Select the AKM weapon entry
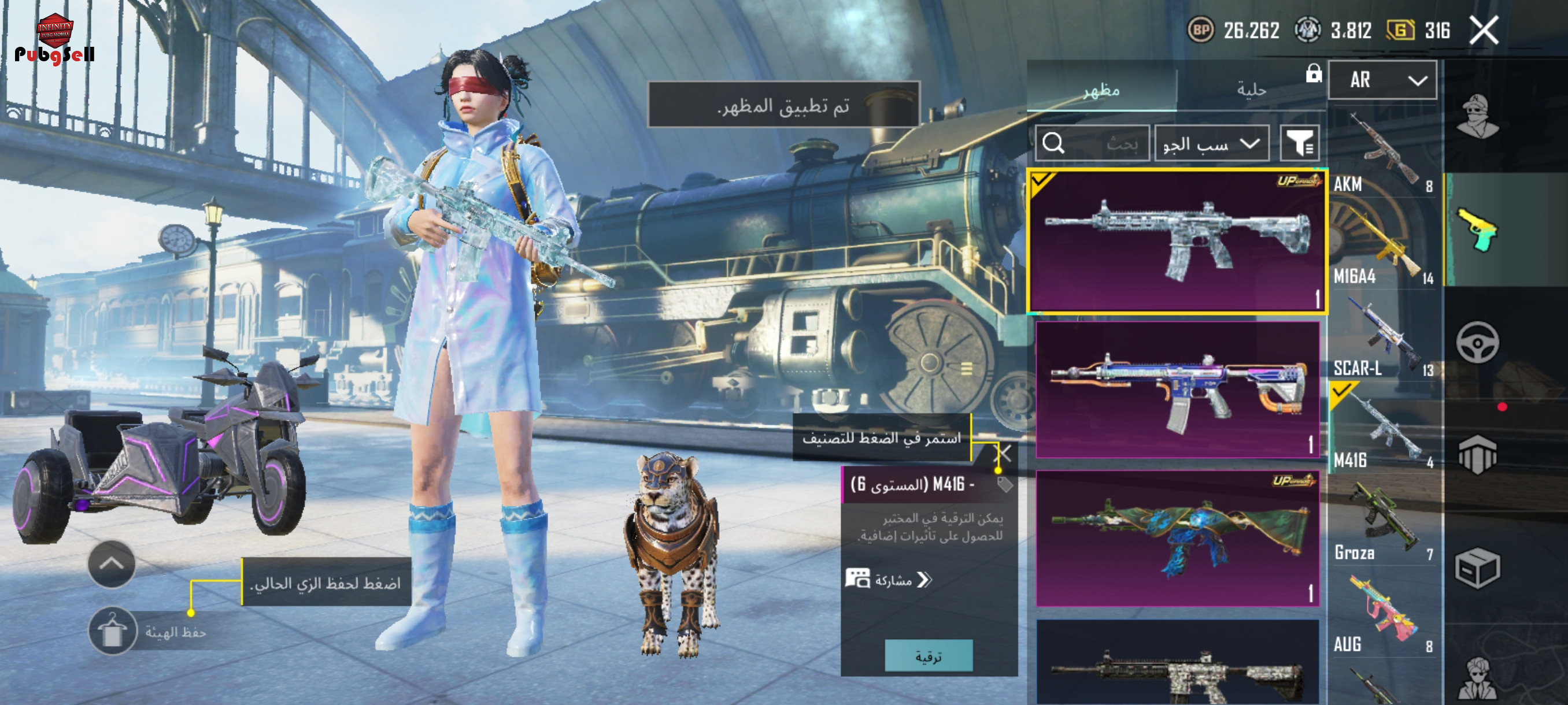Screen dimensions: 1568x705 (1382, 154)
